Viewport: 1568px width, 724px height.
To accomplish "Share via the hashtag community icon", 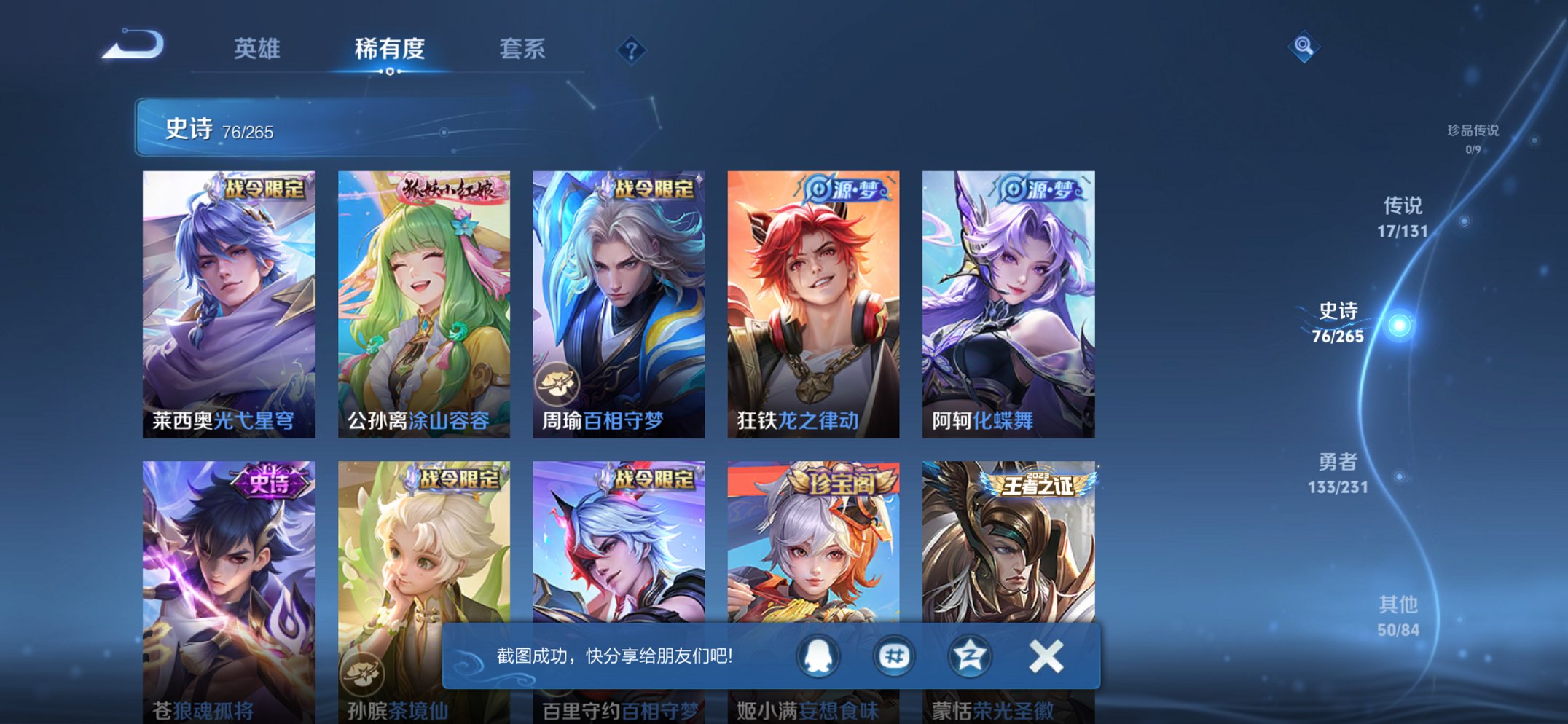I will click(x=893, y=655).
